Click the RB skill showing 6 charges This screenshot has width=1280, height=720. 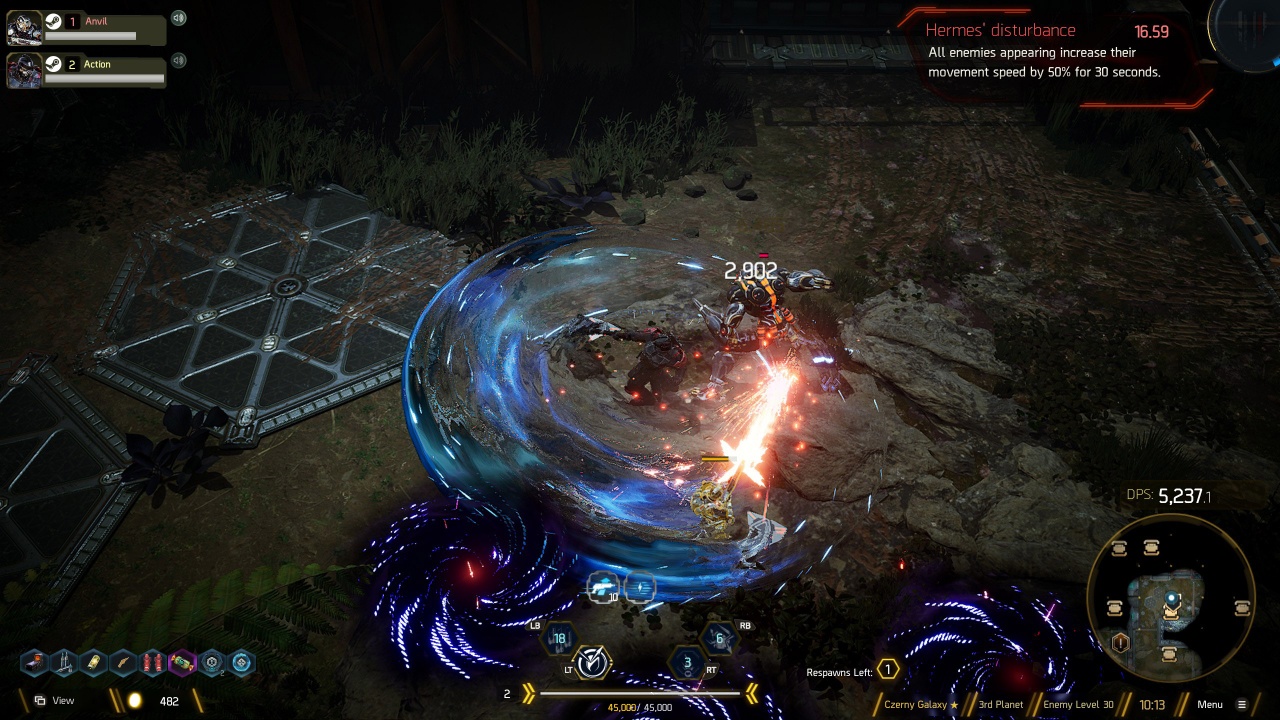719,638
